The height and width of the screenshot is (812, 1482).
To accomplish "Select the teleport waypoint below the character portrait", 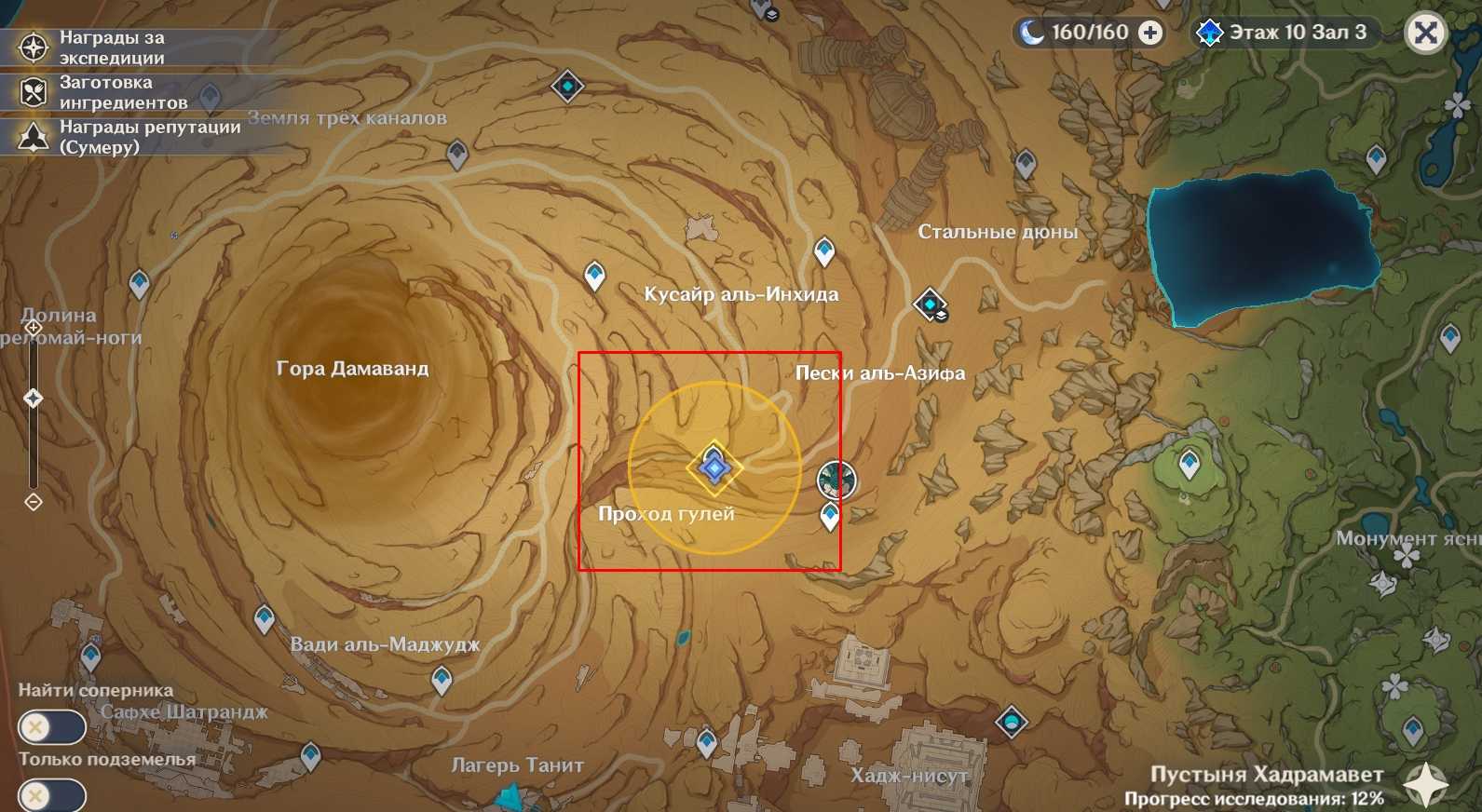I will pos(830,515).
